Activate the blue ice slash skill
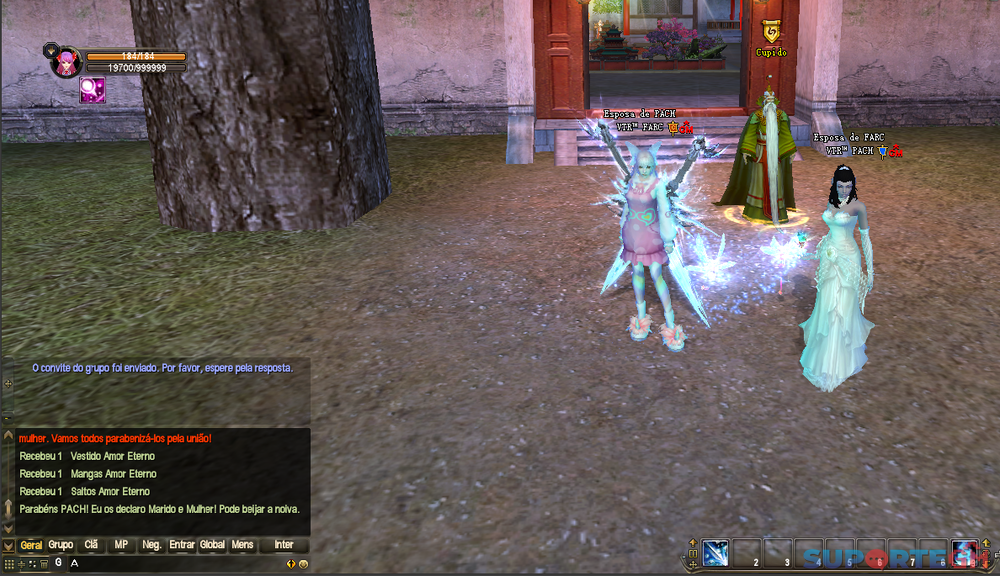This screenshot has height=576, width=1000. click(715, 553)
